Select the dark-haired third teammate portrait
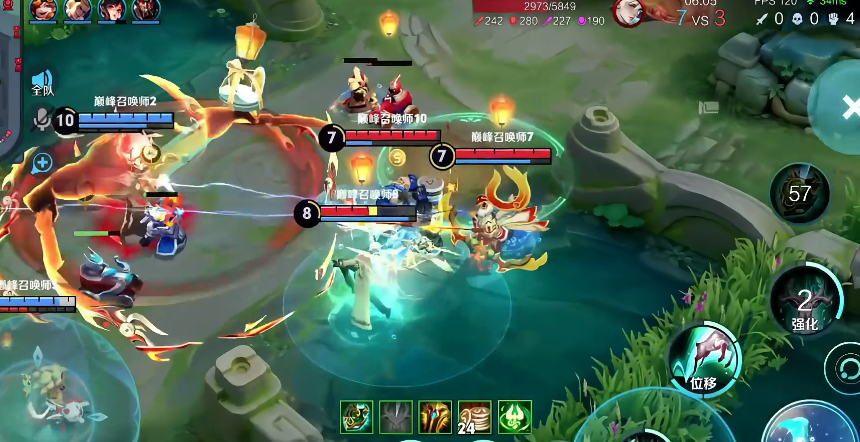The image size is (860, 442). pyautogui.click(x=112, y=10)
